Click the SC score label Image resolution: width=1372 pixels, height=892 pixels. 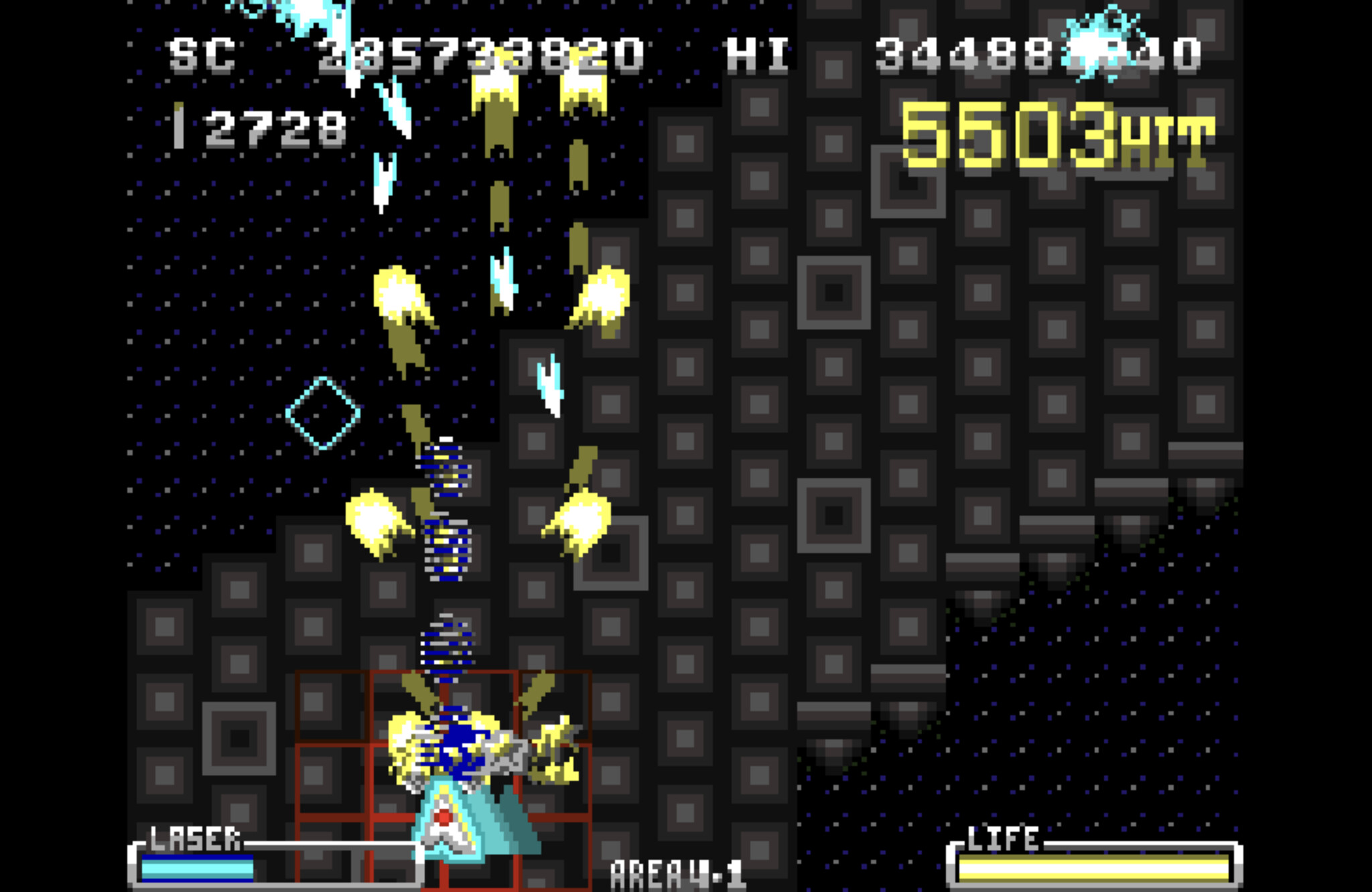(201, 57)
